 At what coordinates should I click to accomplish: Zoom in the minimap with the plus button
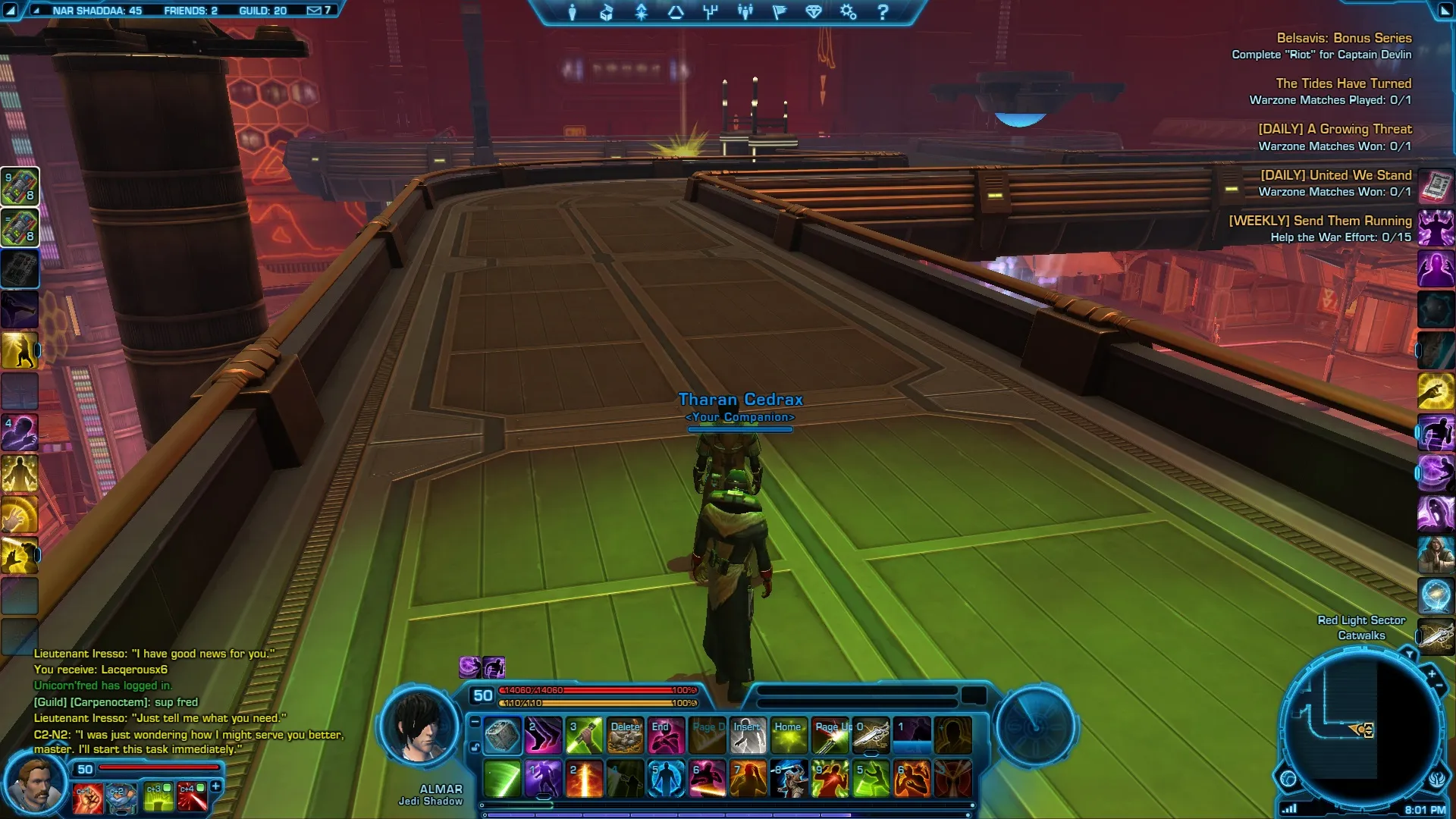[1432, 673]
